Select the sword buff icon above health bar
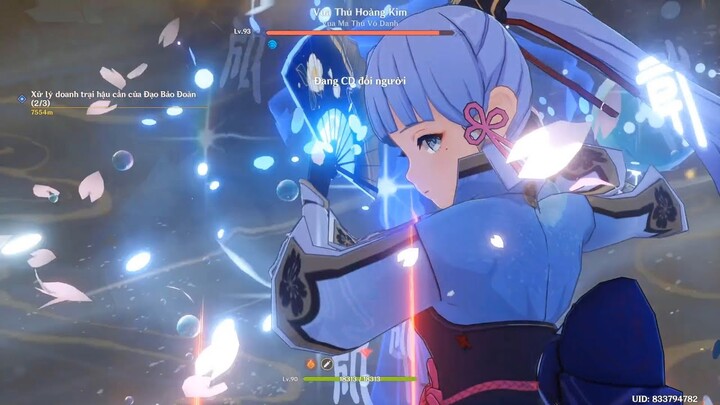 325,365
